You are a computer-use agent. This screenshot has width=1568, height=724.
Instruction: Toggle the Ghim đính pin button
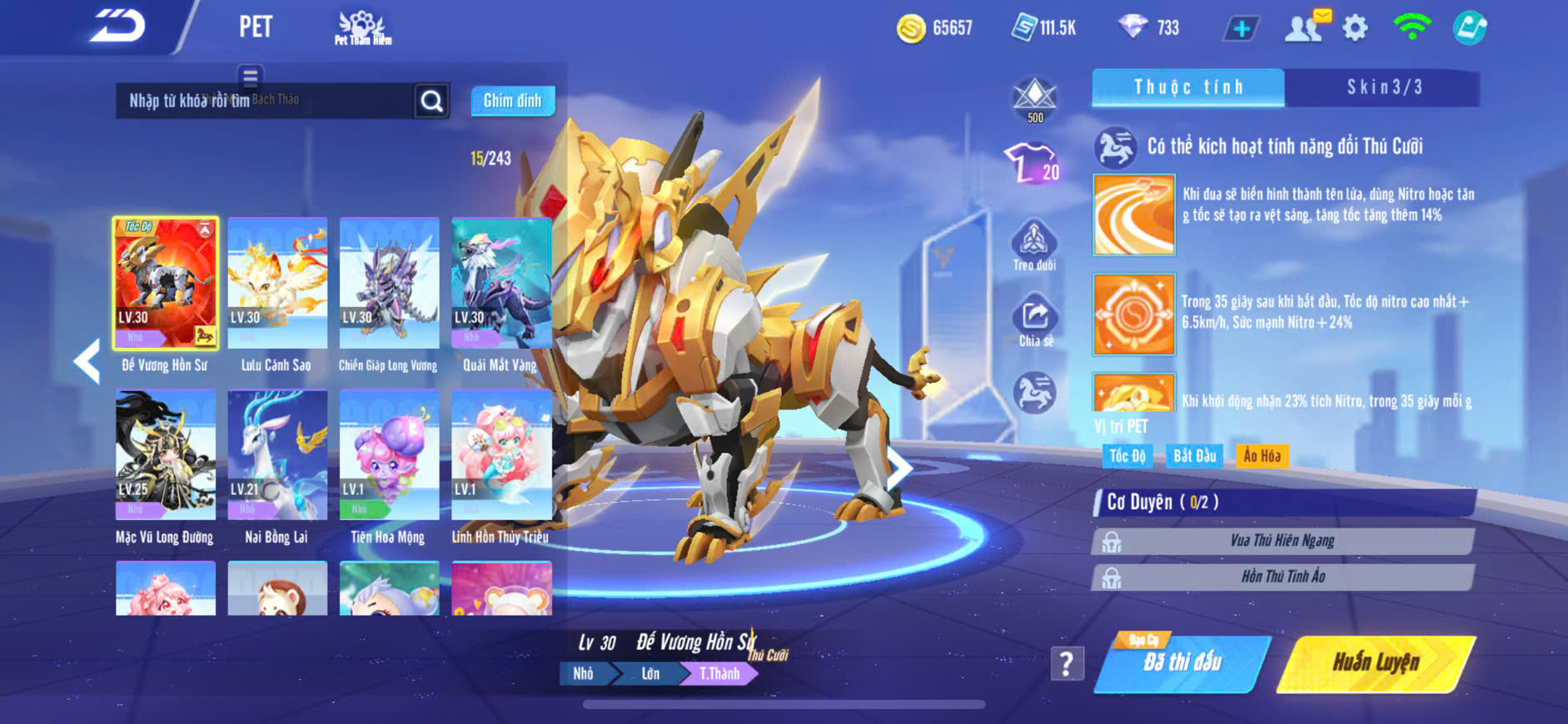pyautogui.click(x=512, y=101)
